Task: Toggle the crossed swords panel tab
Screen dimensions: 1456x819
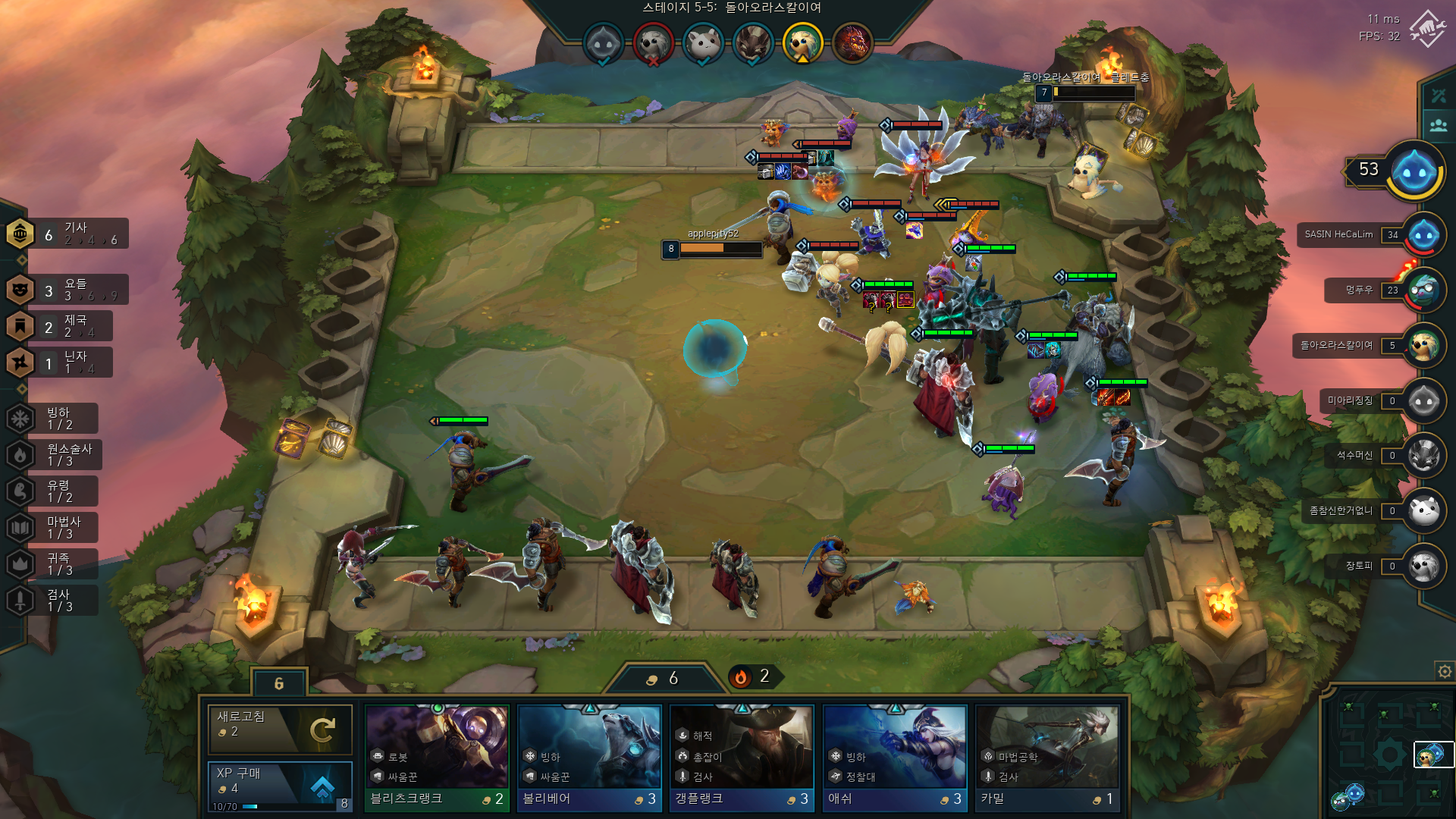Action: point(1439,96)
